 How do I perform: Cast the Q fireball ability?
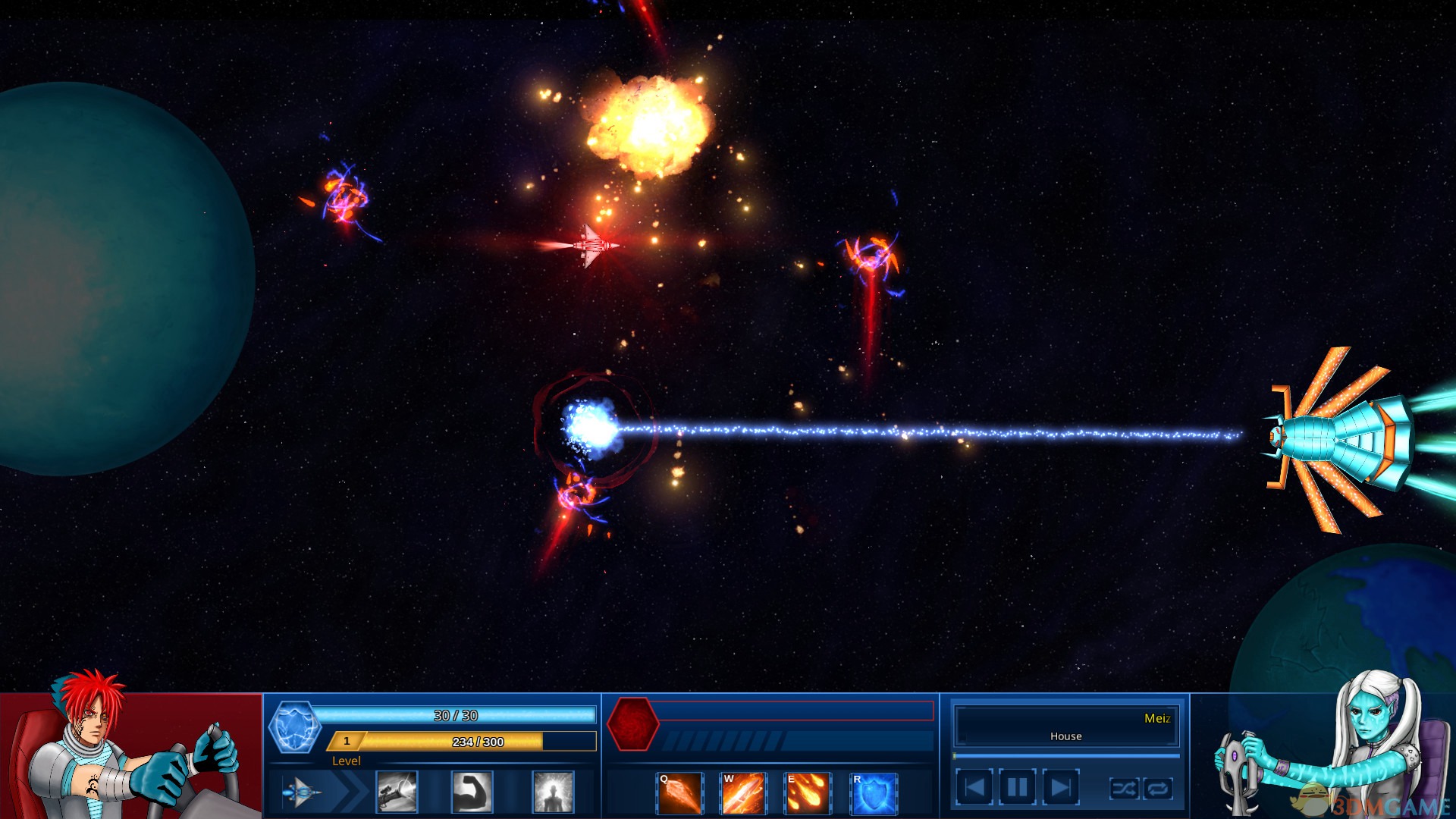(679, 793)
